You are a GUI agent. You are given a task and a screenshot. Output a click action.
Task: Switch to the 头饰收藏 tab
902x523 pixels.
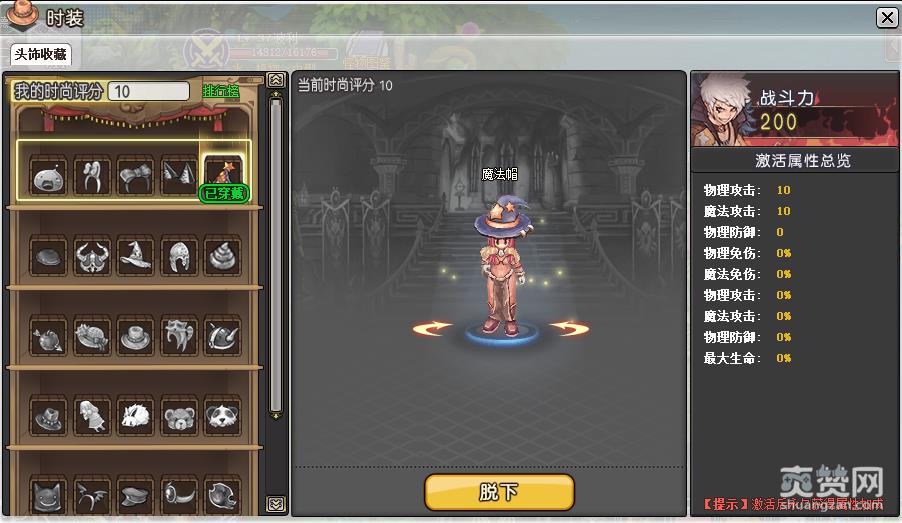[41, 54]
